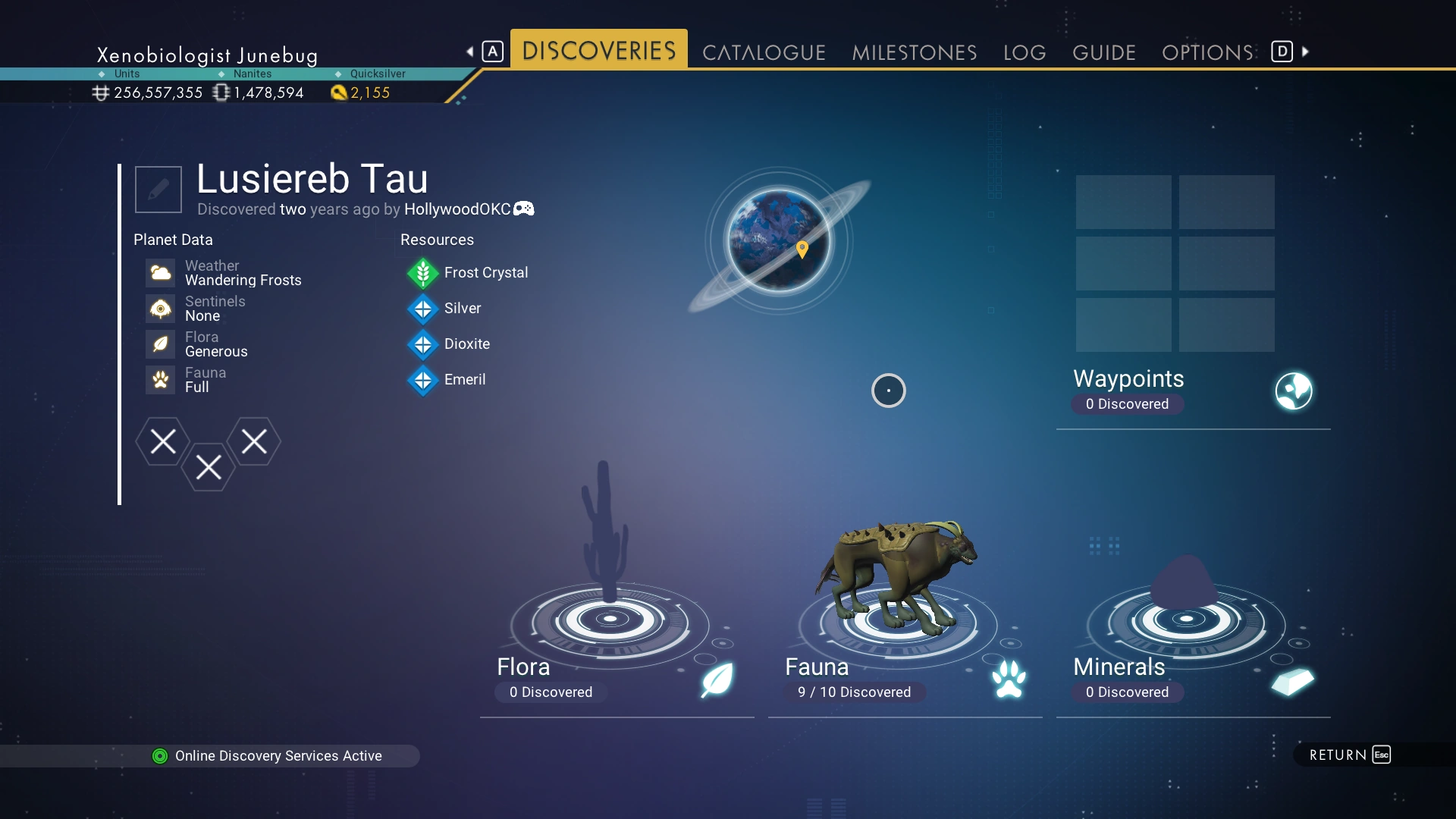1456x819 pixels.
Task: Rename planet with the pencil edit button
Action: click(x=158, y=190)
